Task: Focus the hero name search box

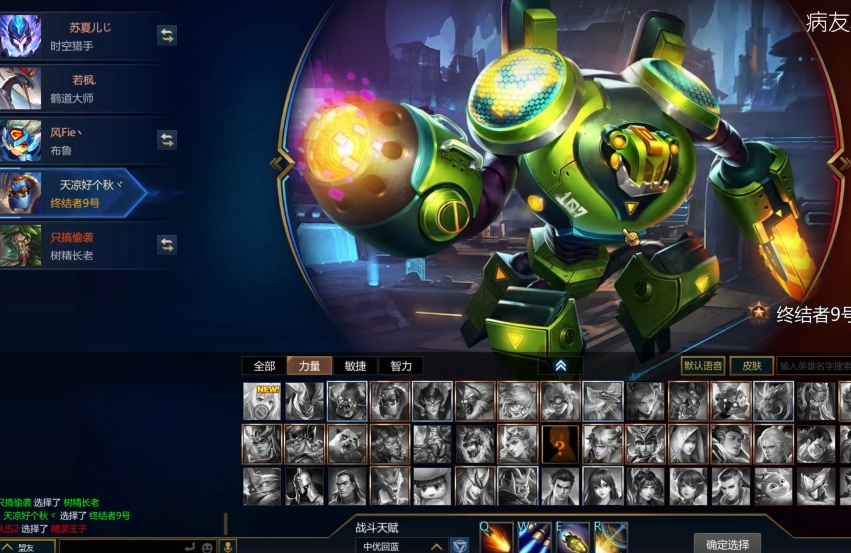Action: click(815, 366)
